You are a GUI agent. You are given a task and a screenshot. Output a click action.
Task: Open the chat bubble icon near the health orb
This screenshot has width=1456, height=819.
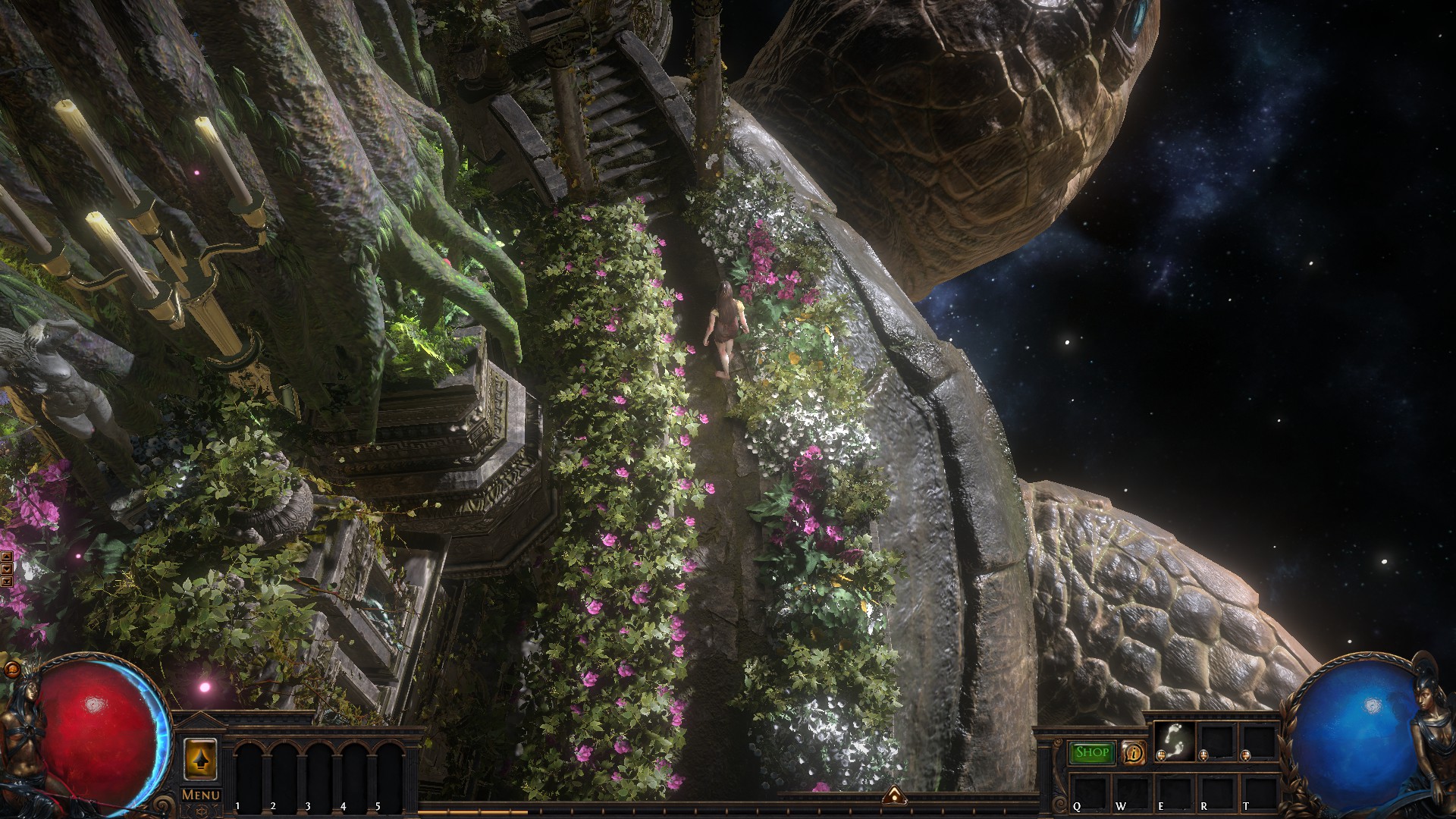point(12,670)
